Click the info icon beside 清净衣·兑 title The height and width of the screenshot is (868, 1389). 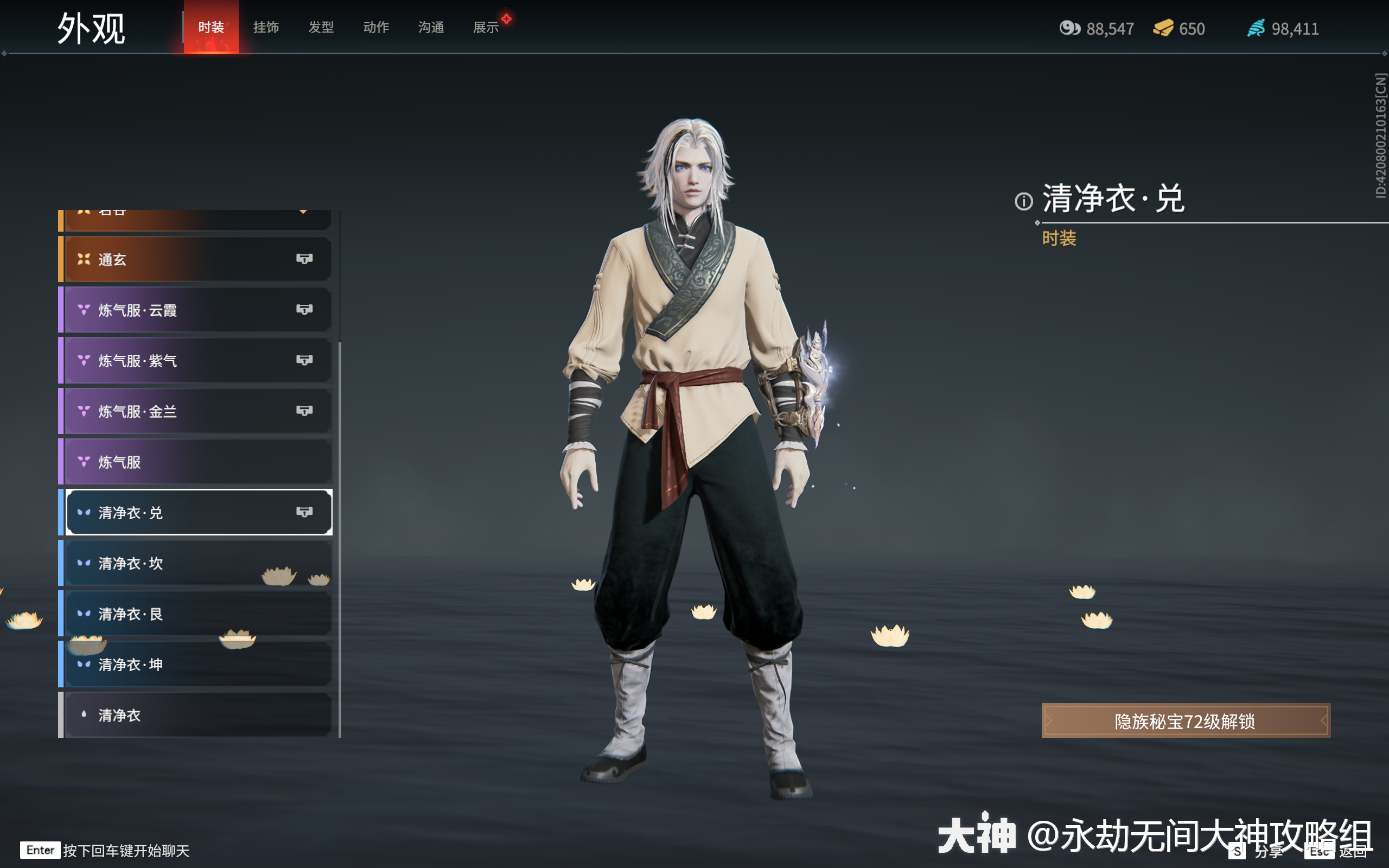(x=1024, y=202)
